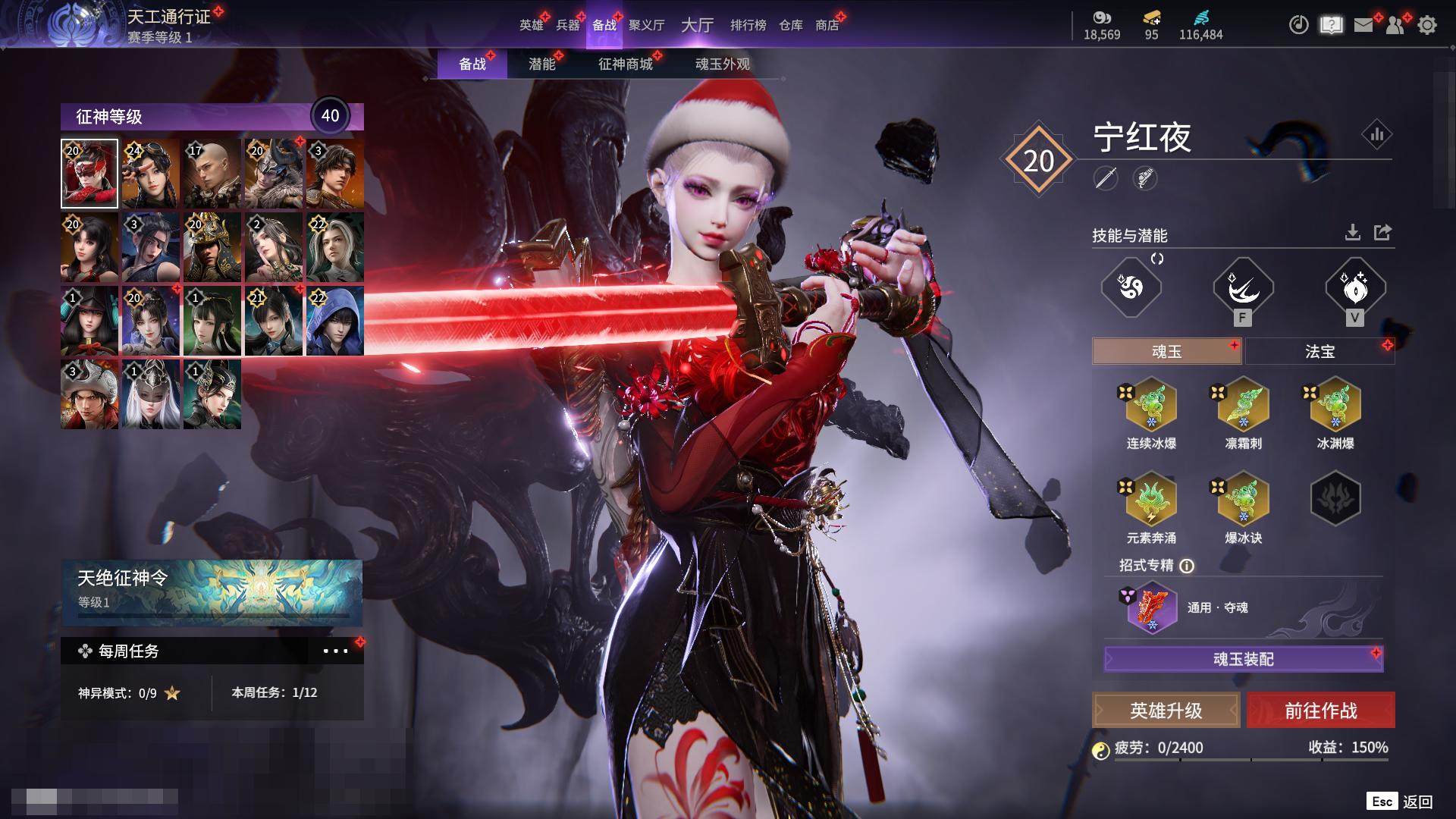Image resolution: width=1456 pixels, height=819 pixels.
Task: Open the 仓库 storage
Action: tap(790, 25)
